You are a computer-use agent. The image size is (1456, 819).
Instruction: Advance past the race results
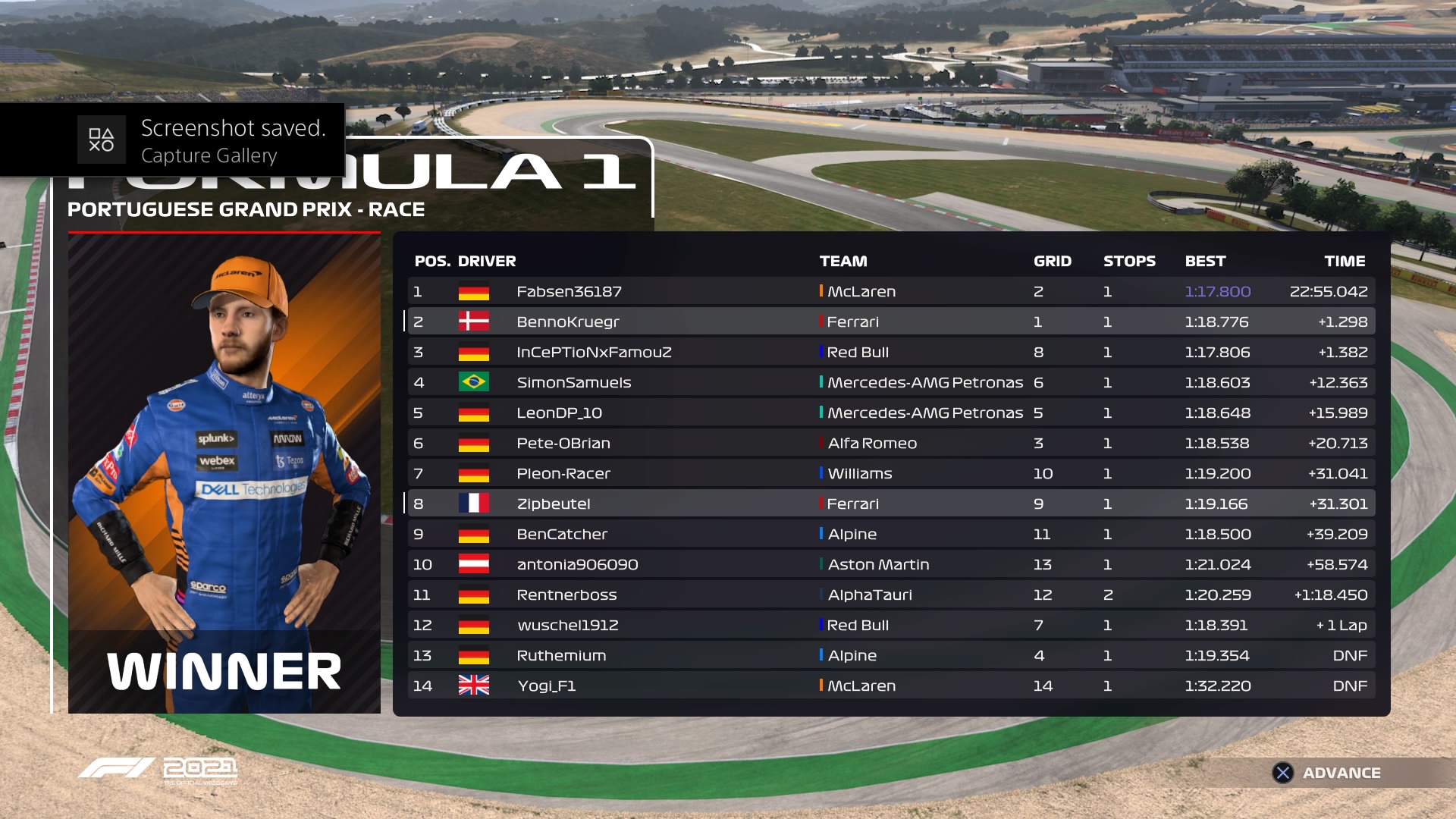point(1327,773)
